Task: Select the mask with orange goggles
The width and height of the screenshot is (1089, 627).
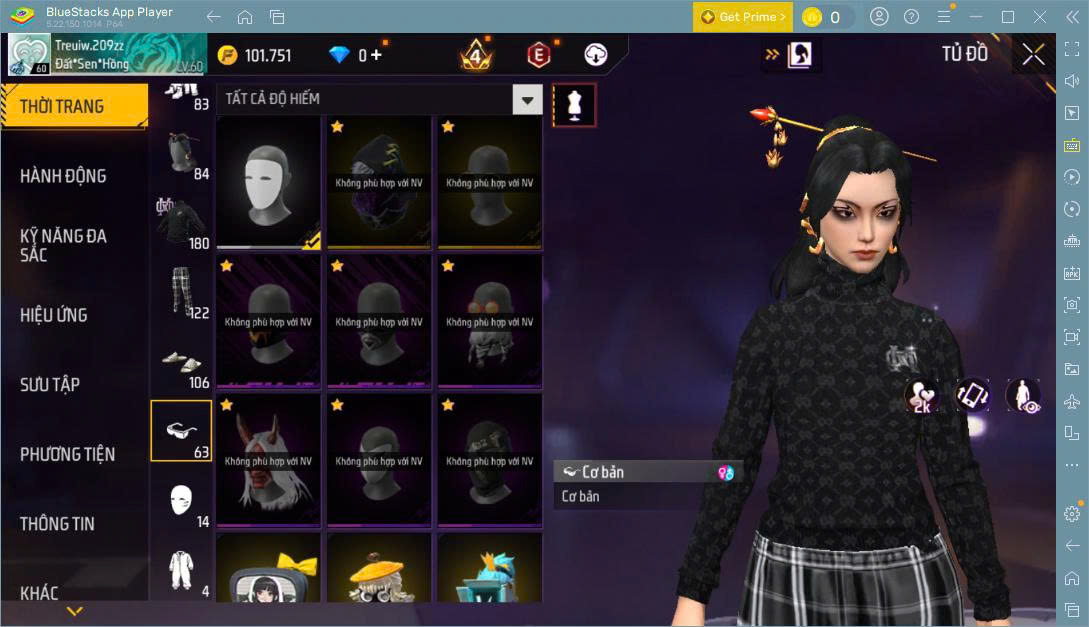Action: pos(489,322)
